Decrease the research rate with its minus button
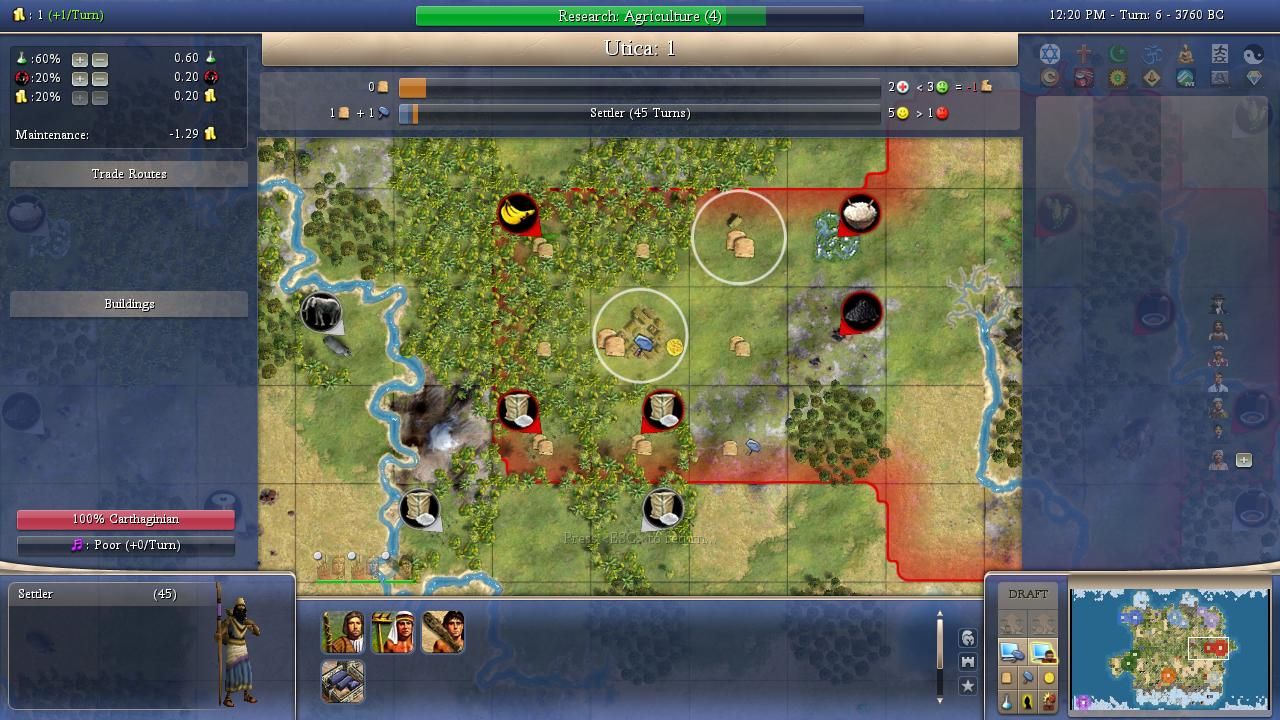This screenshot has width=1280, height=720. coord(99,59)
